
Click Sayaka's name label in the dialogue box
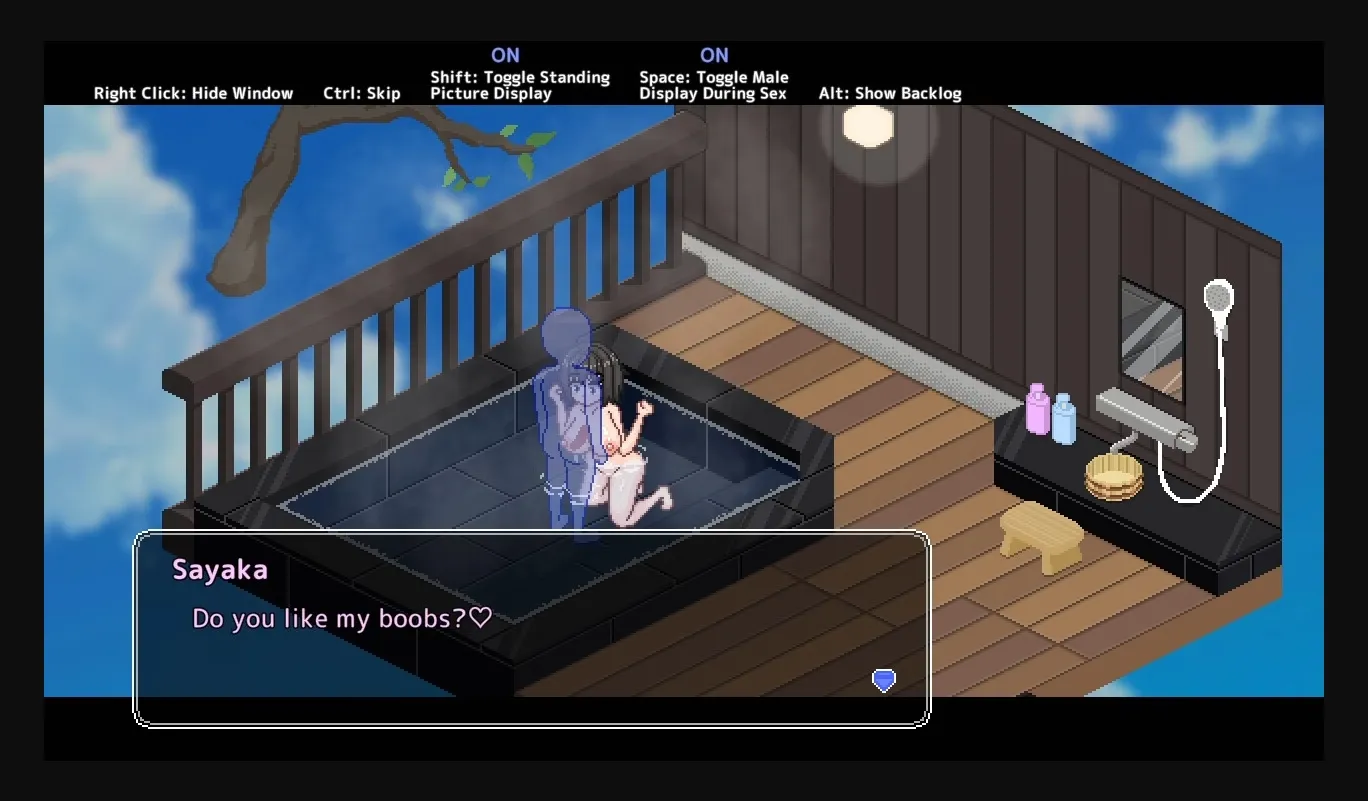220,570
